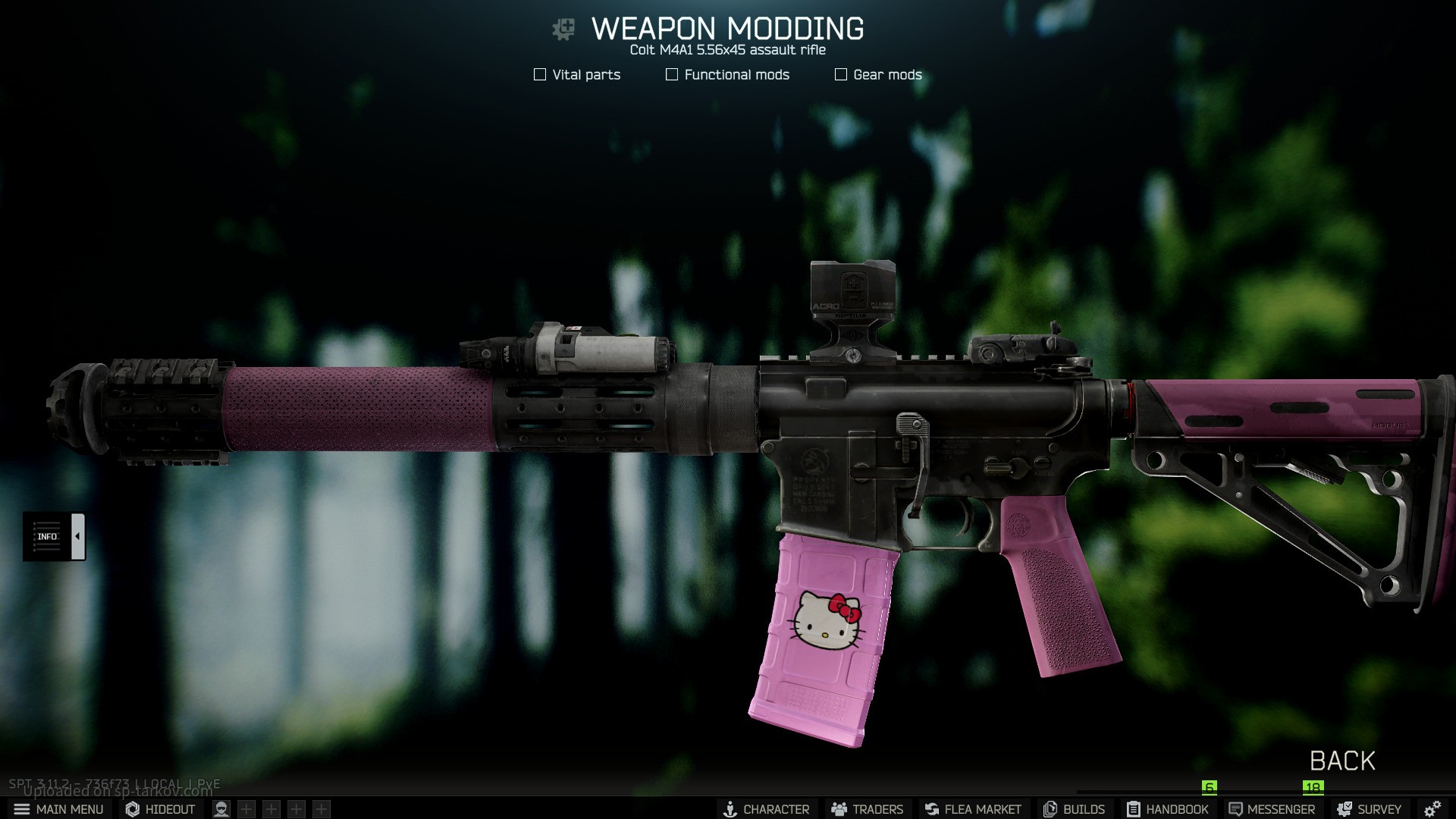Open the CHARACTER screen
Screen dimensions: 1456x819
(766, 809)
